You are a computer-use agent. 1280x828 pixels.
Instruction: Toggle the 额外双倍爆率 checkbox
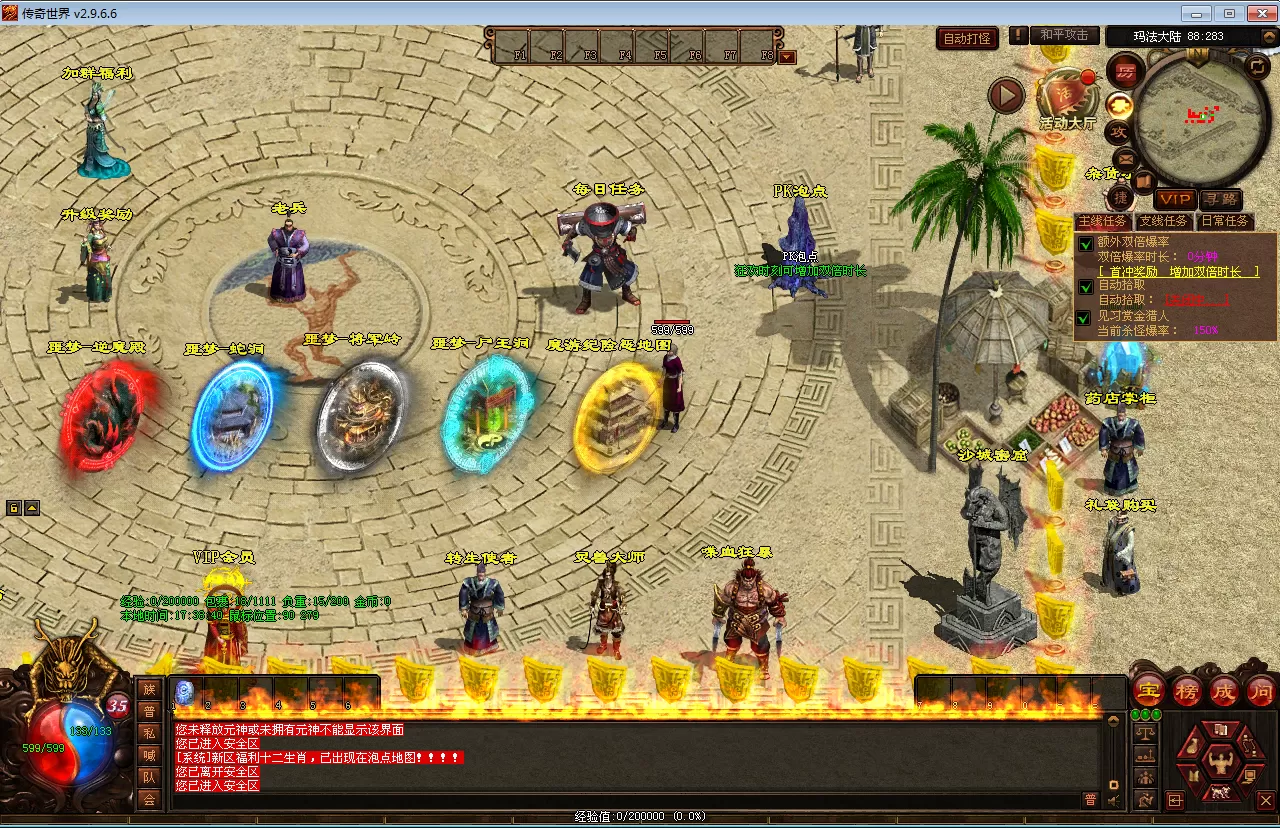tap(1086, 243)
